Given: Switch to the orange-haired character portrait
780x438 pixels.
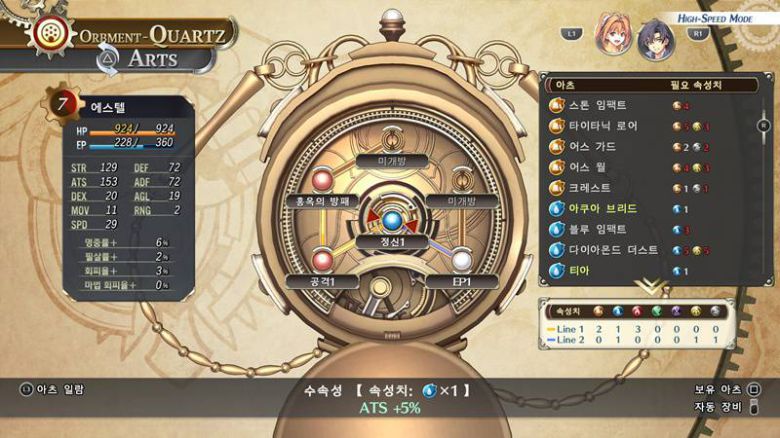Looking at the screenshot, I should point(612,35).
